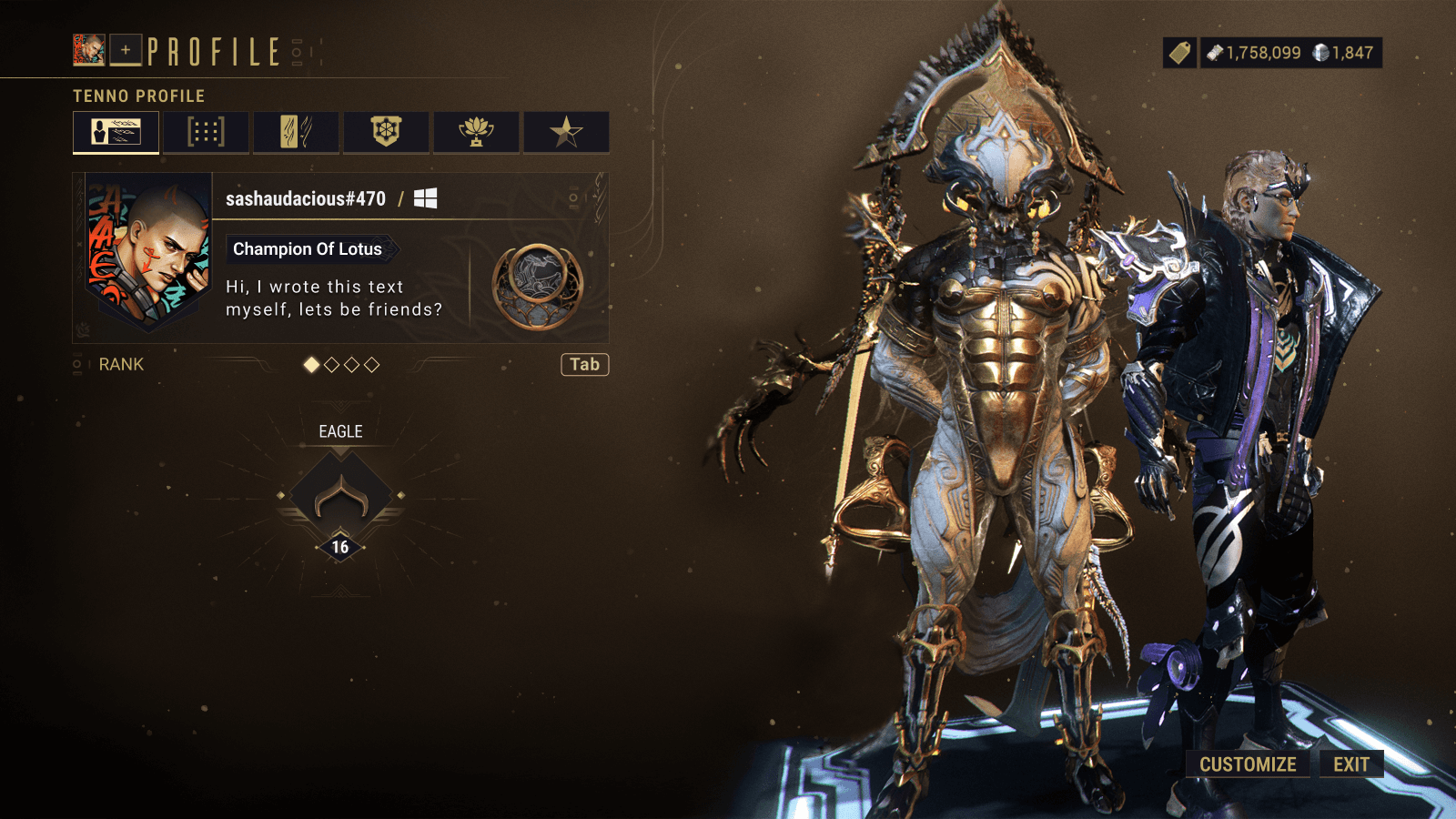Exit the profile screen
The height and width of the screenshot is (819, 1456).
(1351, 764)
